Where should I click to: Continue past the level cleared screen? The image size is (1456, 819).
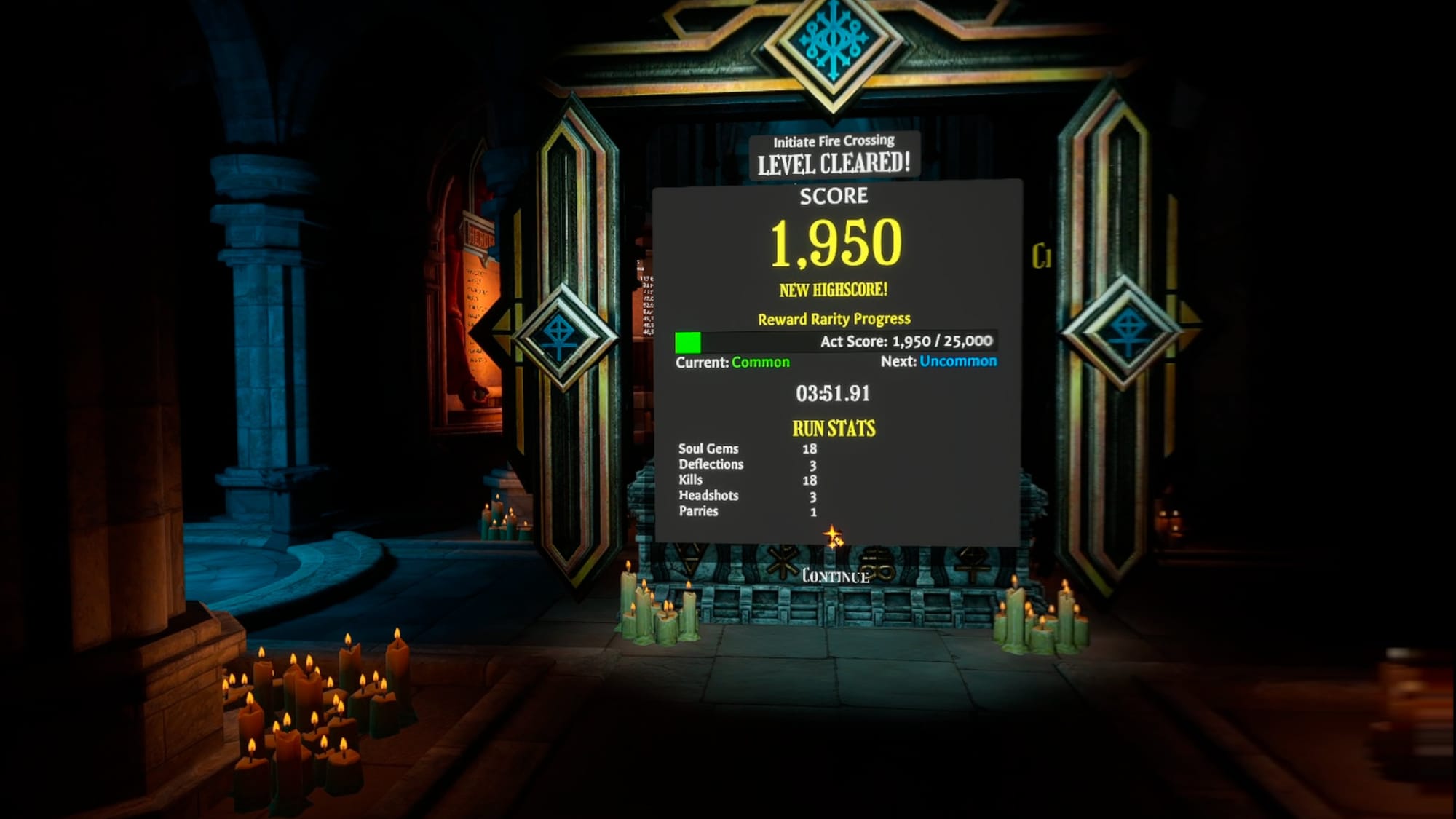click(x=835, y=577)
